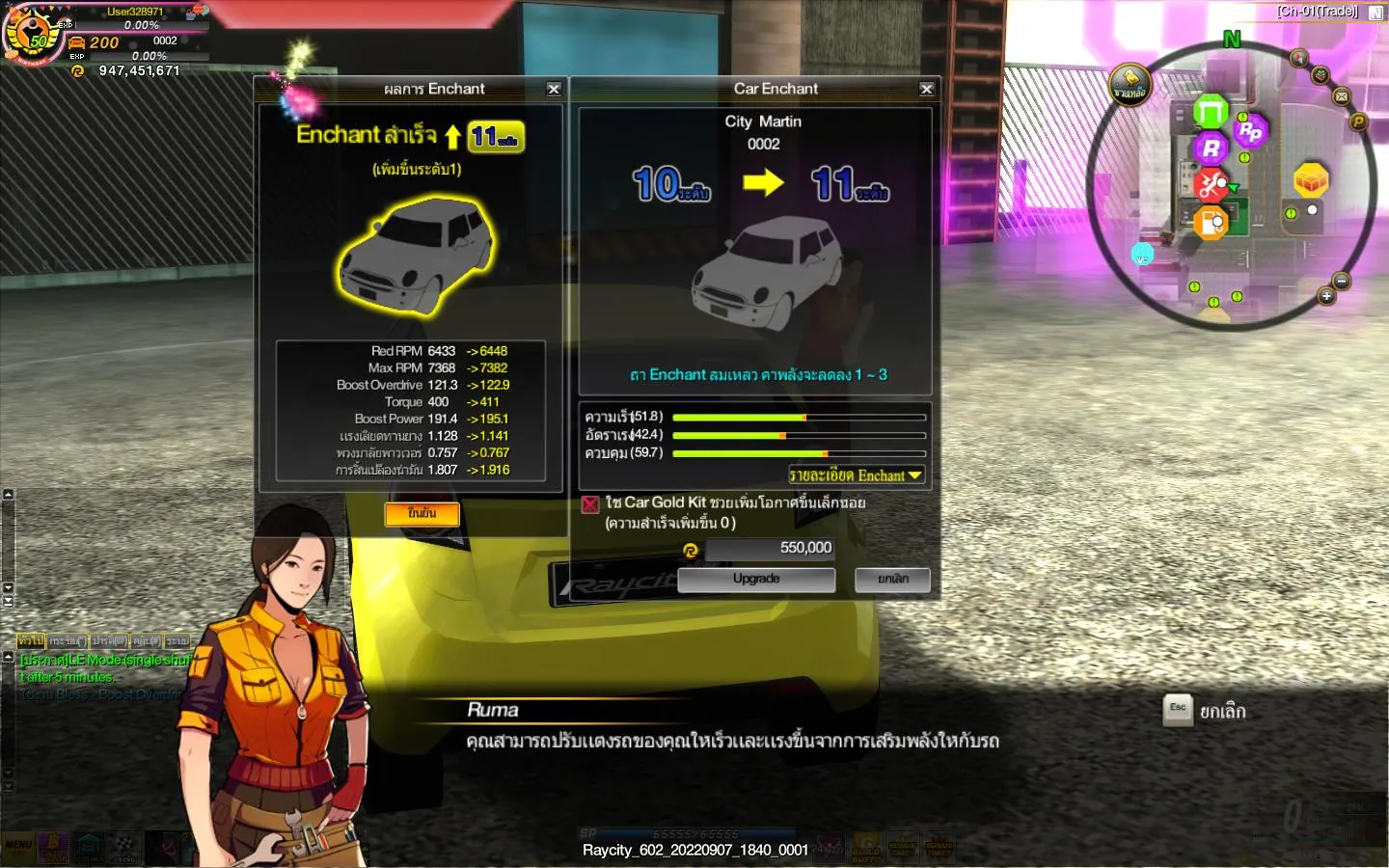1389x868 pixels.
Task: Click the yellow crates marker on minimap
Action: click(x=1311, y=179)
